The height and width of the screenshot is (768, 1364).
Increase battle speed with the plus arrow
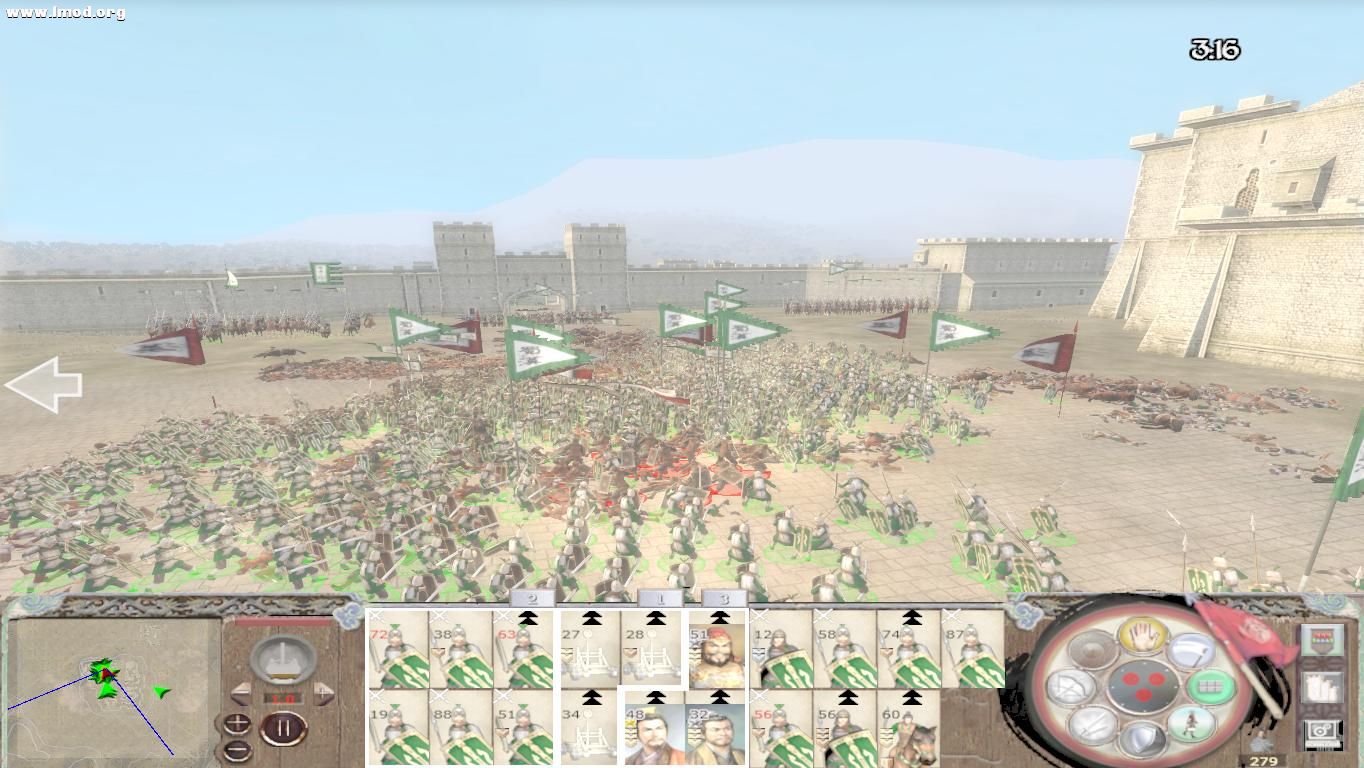(323, 694)
